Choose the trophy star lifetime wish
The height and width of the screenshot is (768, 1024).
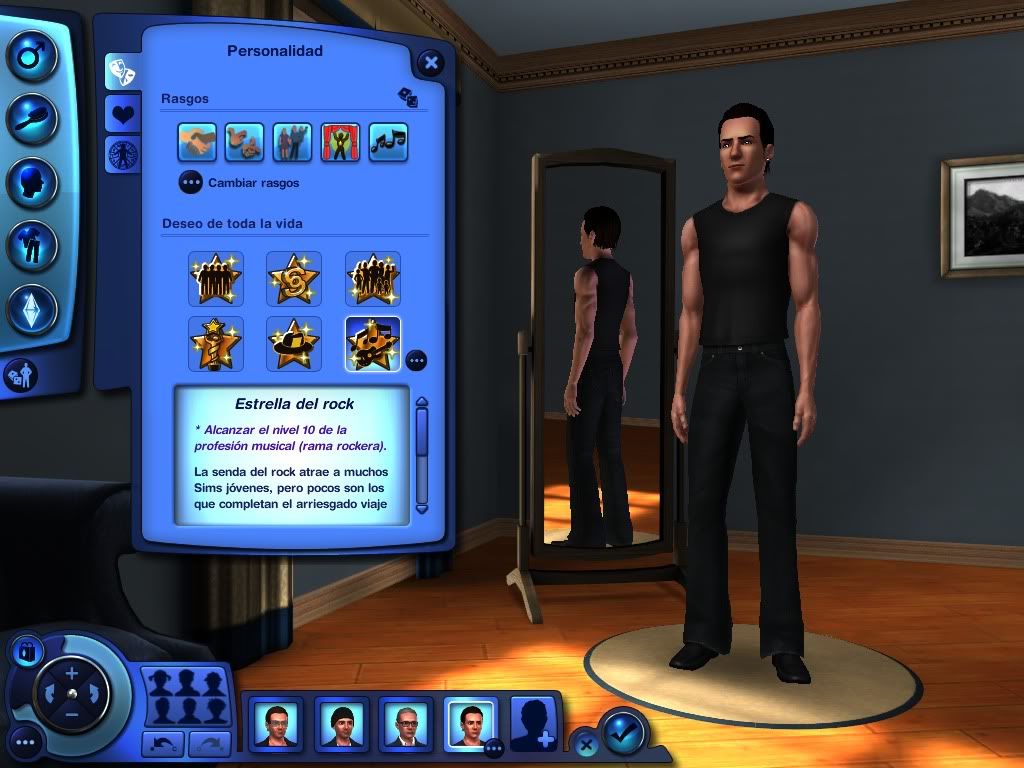216,344
